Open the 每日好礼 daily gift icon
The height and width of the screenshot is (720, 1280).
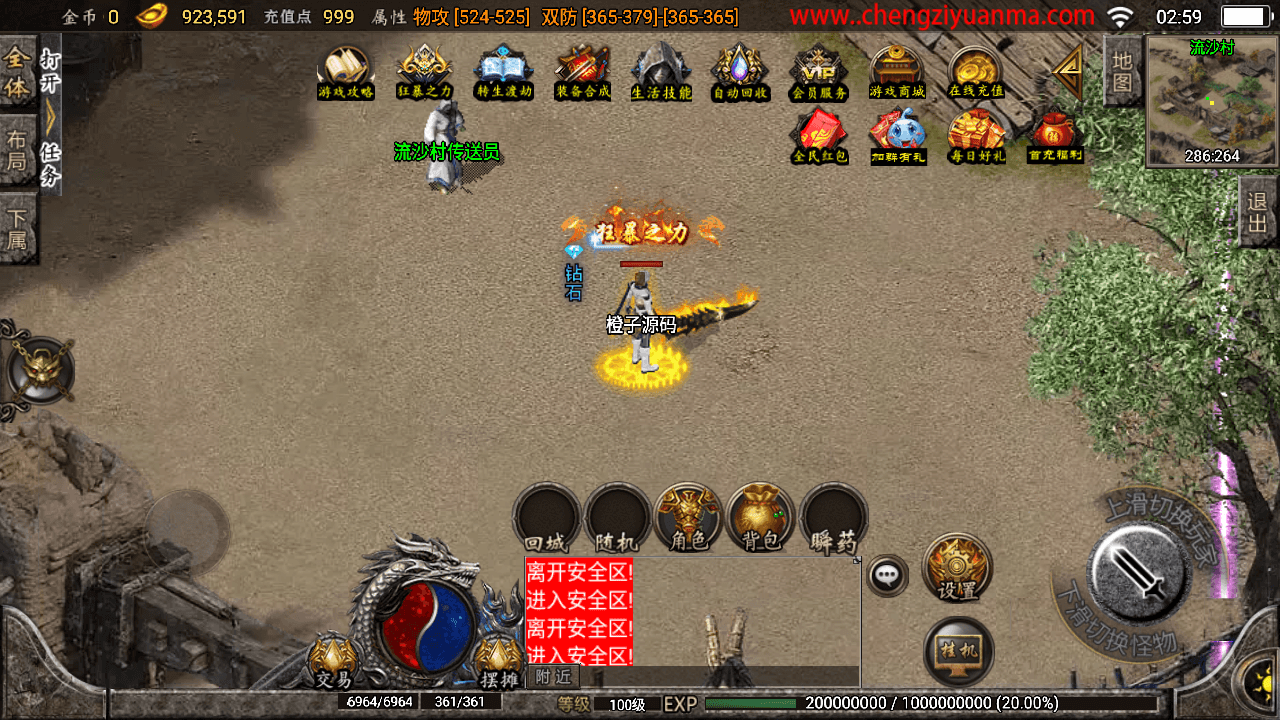(x=977, y=135)
